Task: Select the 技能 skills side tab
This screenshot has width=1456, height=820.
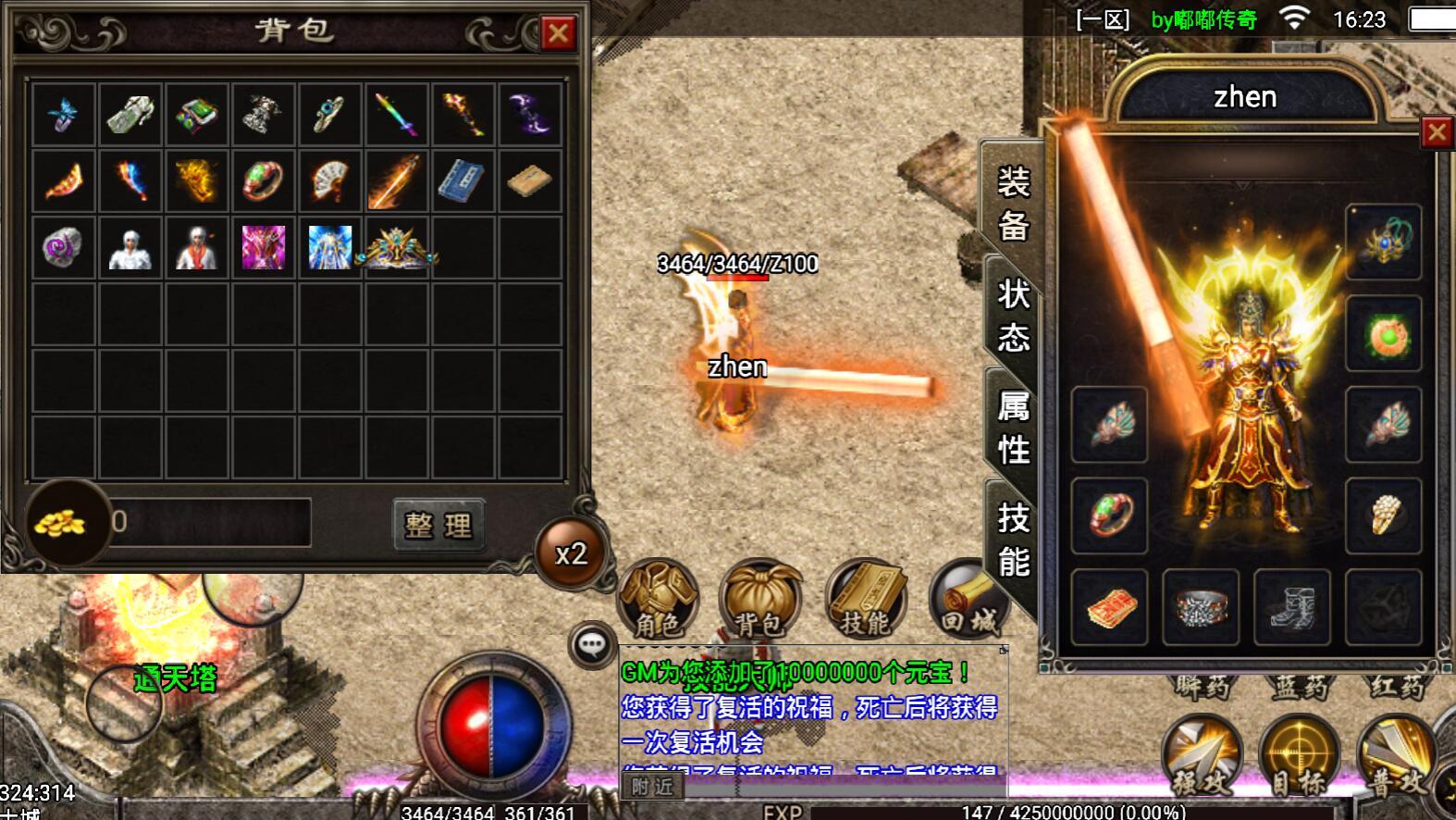Action: pyautogui.click(x=1013, y=540)
